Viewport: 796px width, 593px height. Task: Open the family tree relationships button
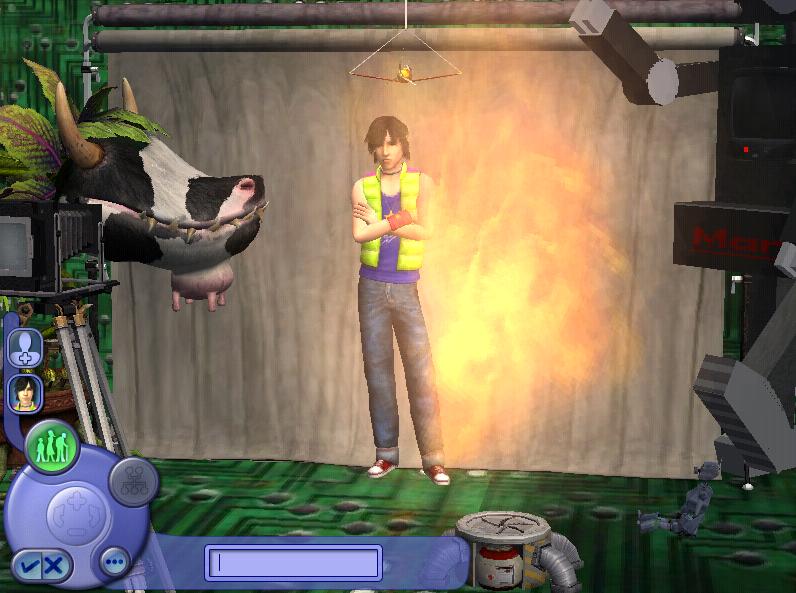click(133, 481)
